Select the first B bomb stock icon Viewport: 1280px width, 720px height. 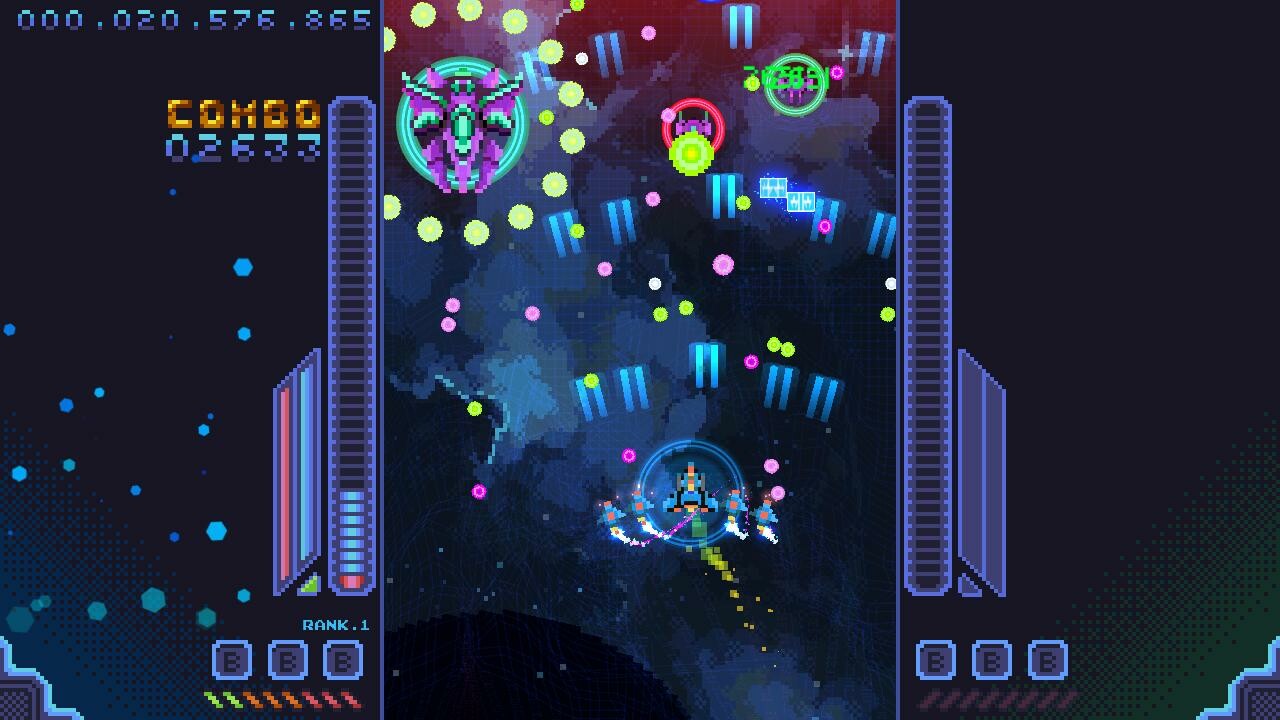coord(231,660)
